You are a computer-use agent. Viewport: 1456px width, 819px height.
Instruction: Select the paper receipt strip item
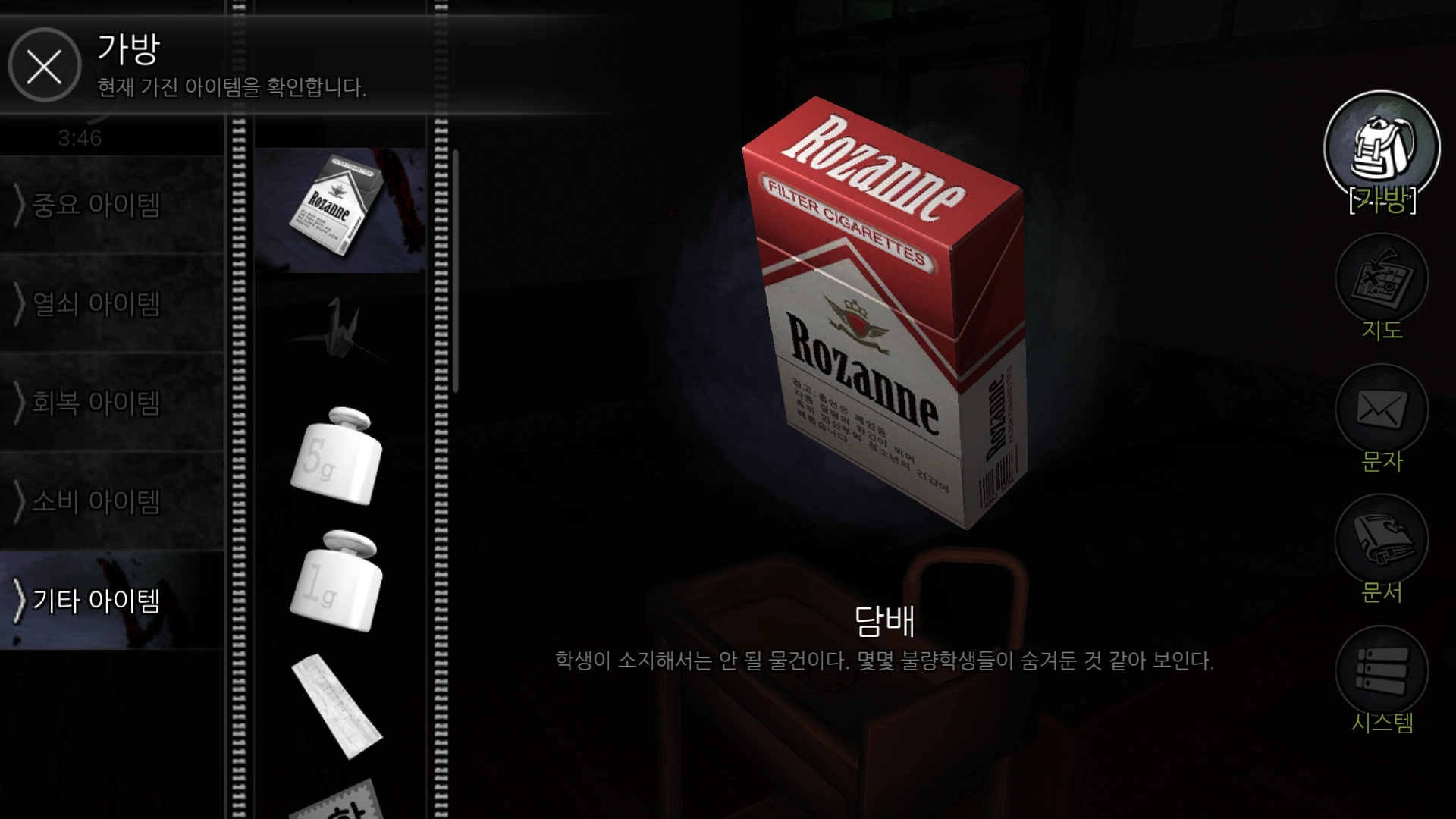coord(337,706)
